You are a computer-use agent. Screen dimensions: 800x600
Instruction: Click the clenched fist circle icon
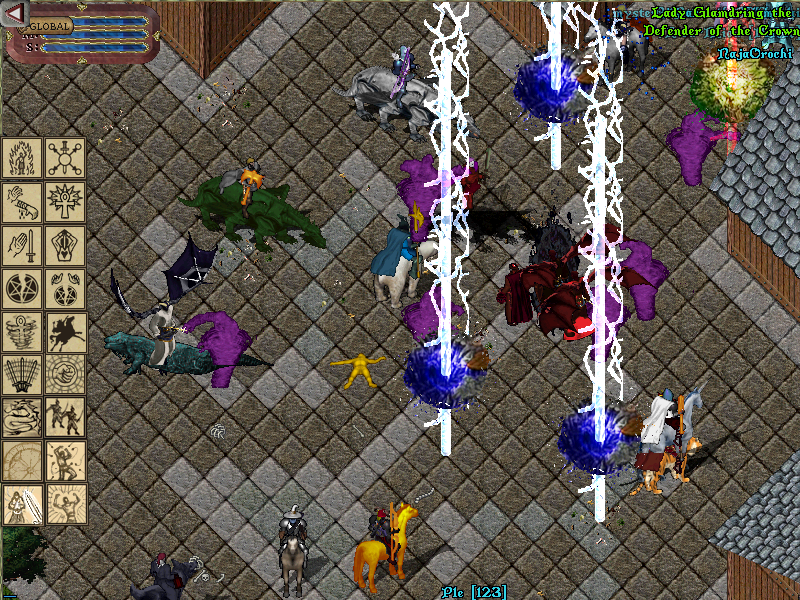point(65,374)
